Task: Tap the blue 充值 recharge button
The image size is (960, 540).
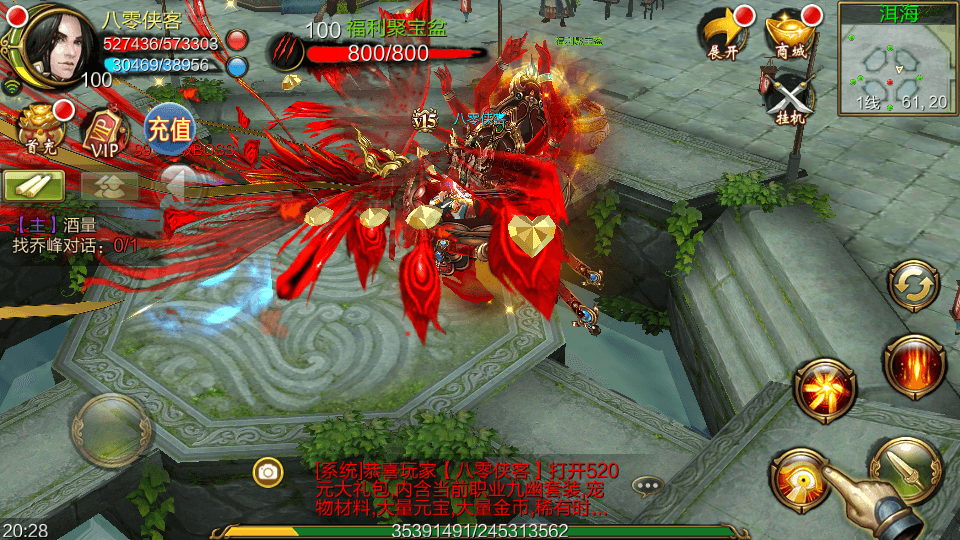Action: (168, 129)
